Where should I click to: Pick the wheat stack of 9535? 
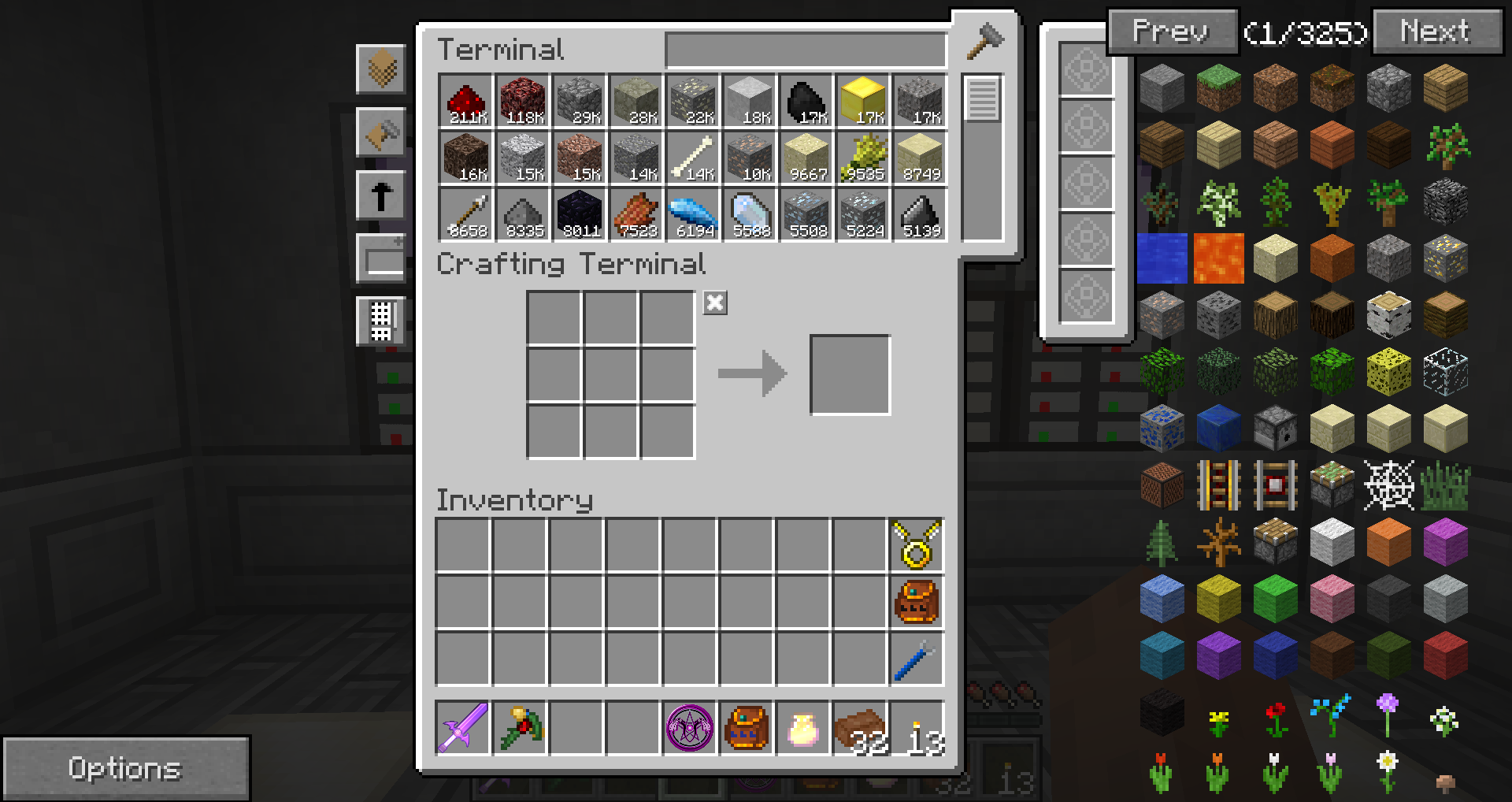coord(862,158)
